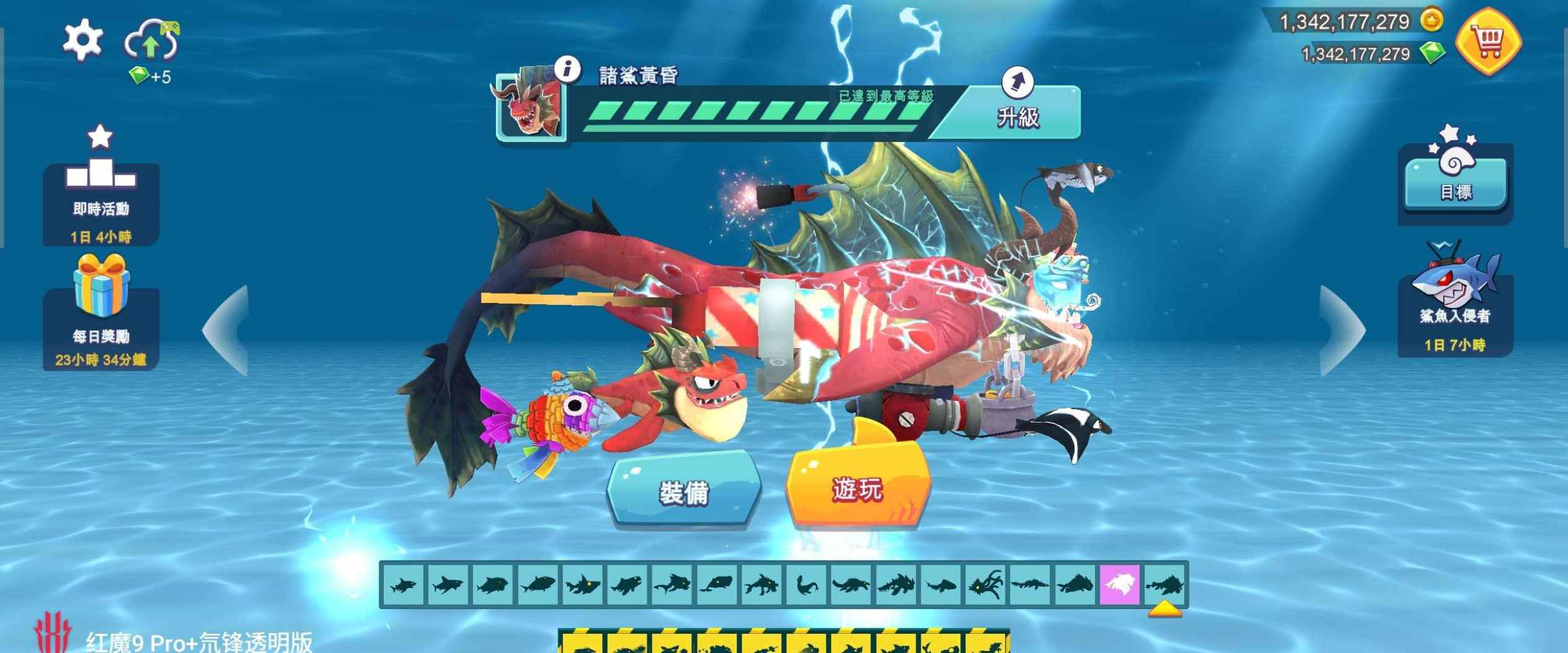
Task: Select the octopus-shaped shark thumbnail
Action: click(985, 584)
